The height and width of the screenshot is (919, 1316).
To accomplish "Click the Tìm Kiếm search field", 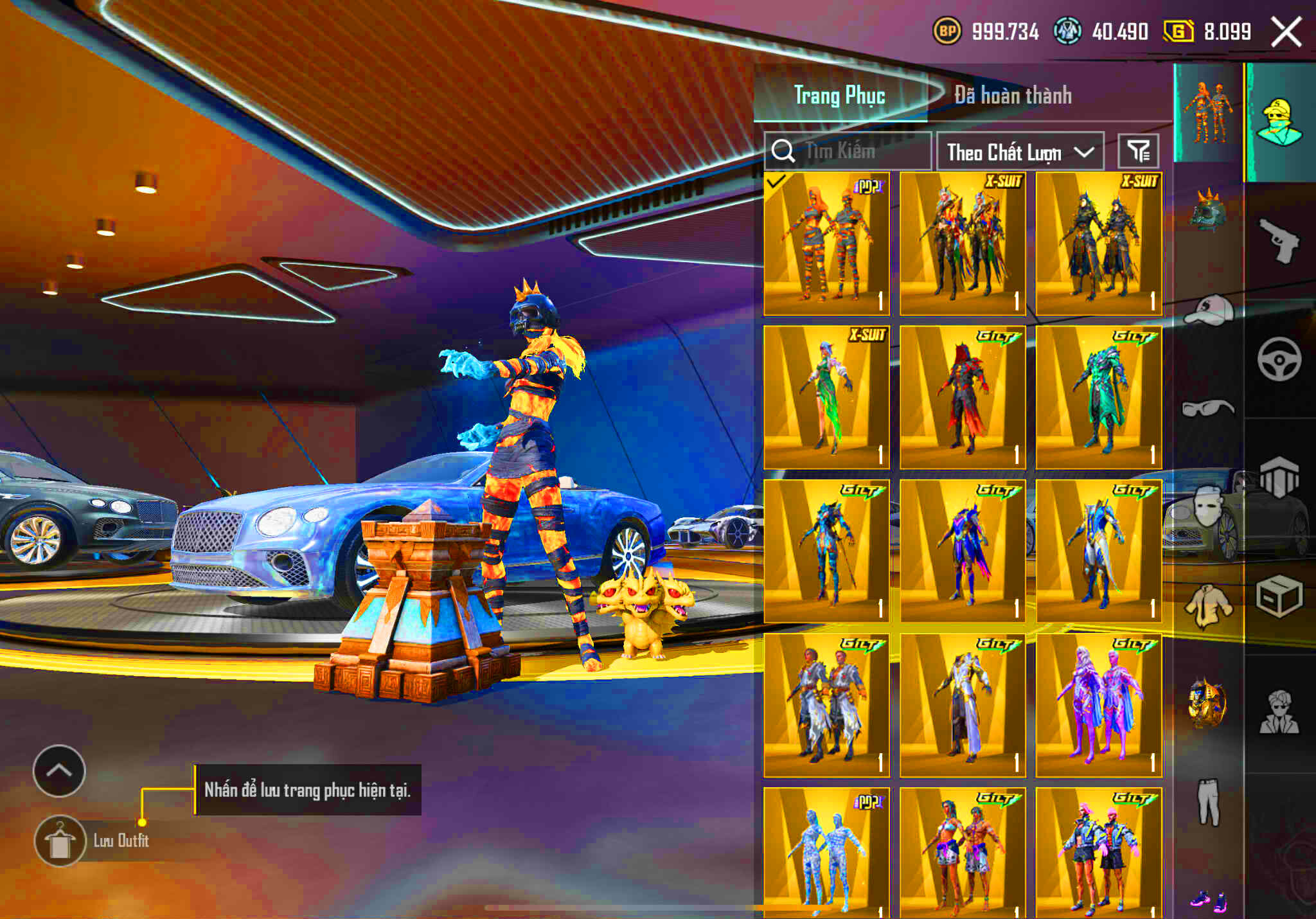I will tap(847, 152).
